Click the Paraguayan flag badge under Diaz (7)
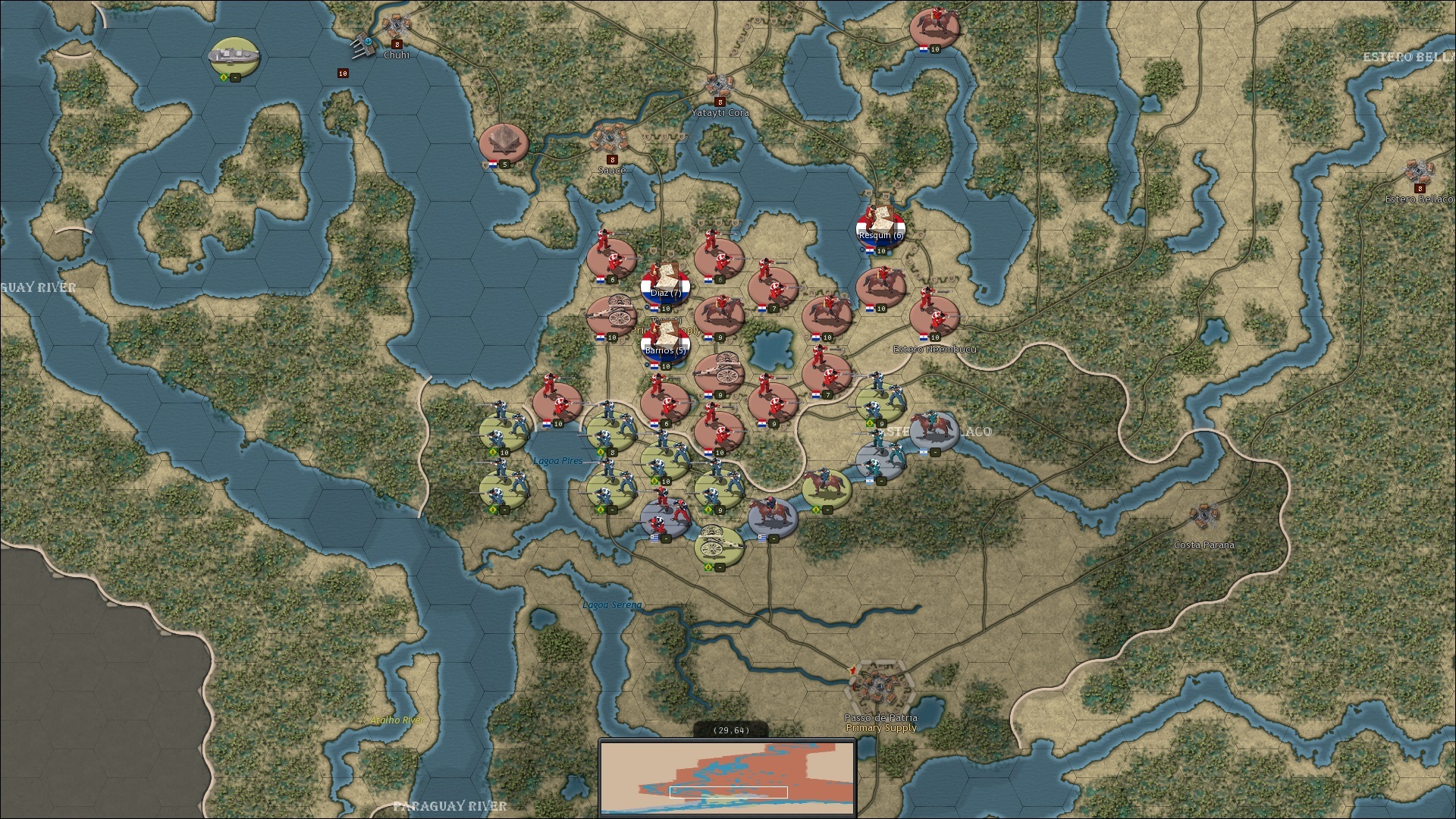 point(654,309)
